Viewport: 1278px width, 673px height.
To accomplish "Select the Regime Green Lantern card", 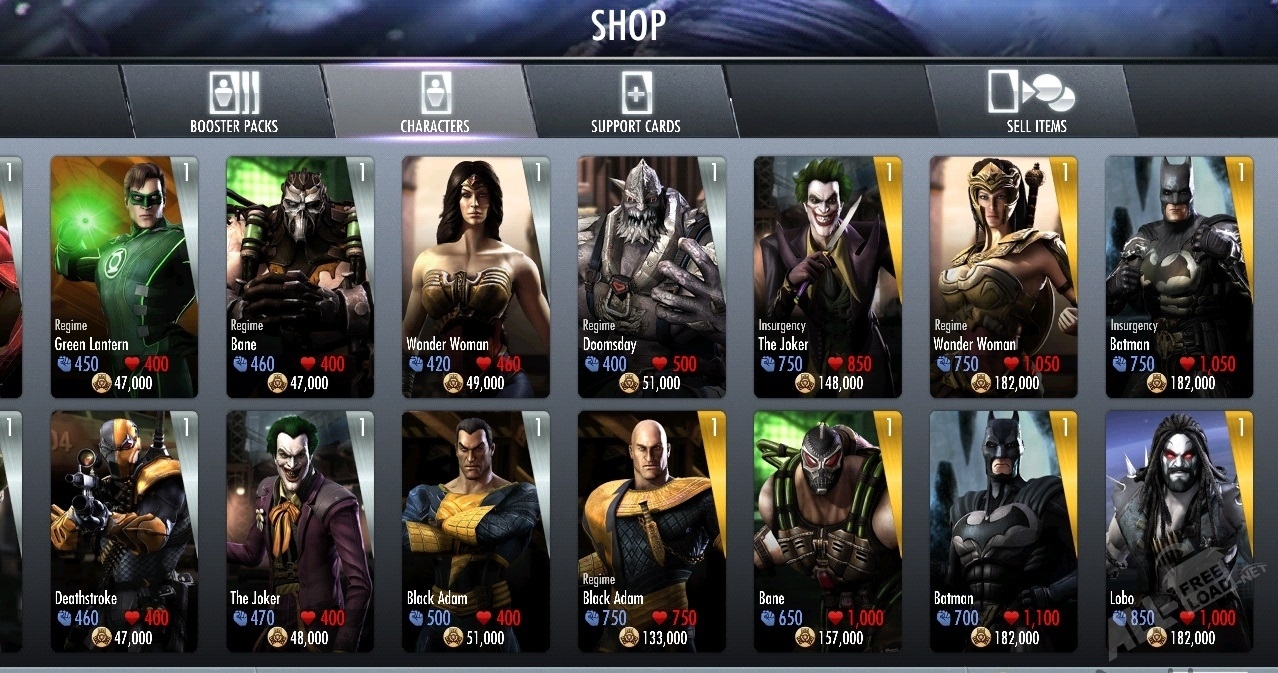I will pos(124,275).
